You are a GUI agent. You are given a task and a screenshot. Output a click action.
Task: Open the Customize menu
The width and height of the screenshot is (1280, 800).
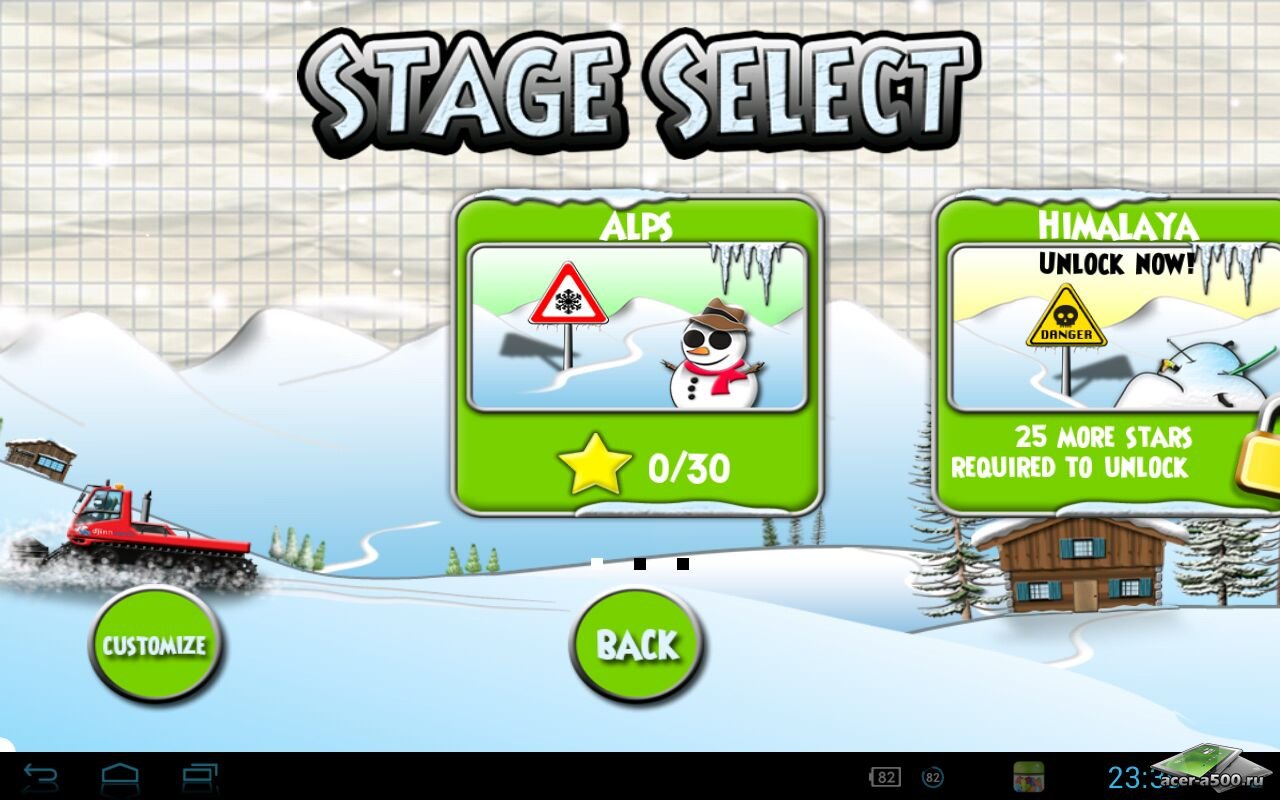[155, 645]
